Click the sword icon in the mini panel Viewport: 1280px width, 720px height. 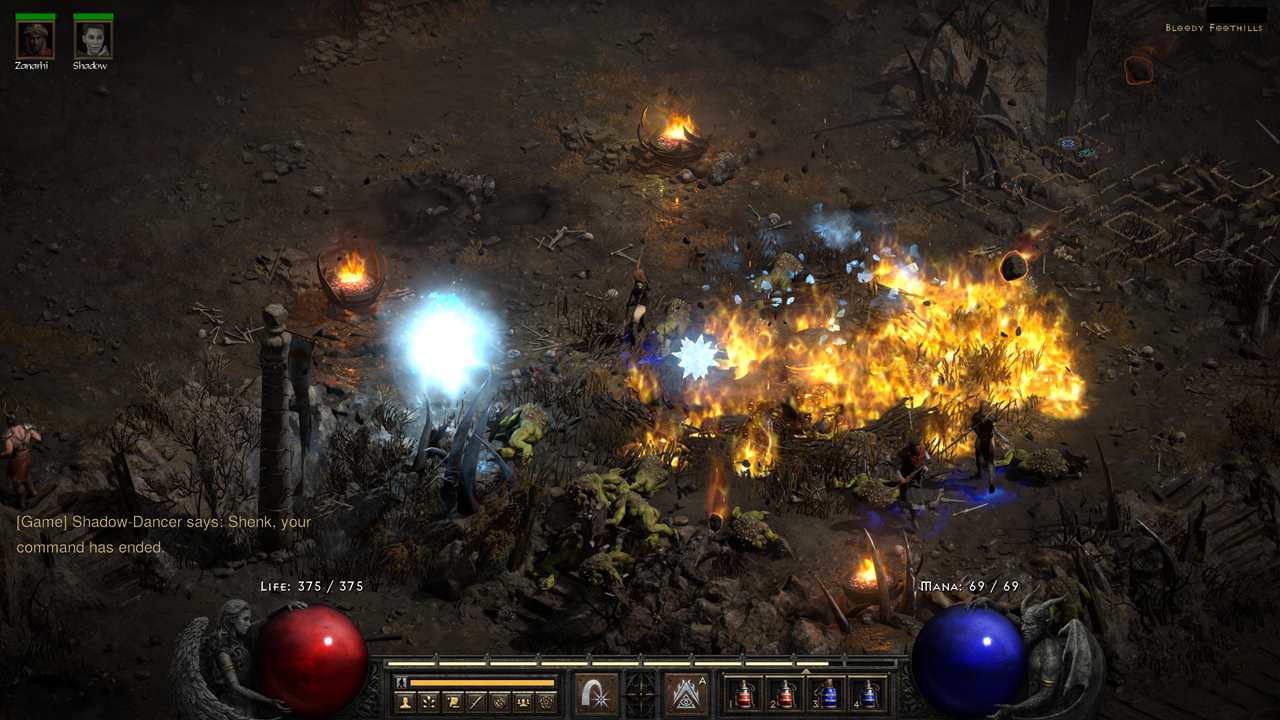click(476, 702)
